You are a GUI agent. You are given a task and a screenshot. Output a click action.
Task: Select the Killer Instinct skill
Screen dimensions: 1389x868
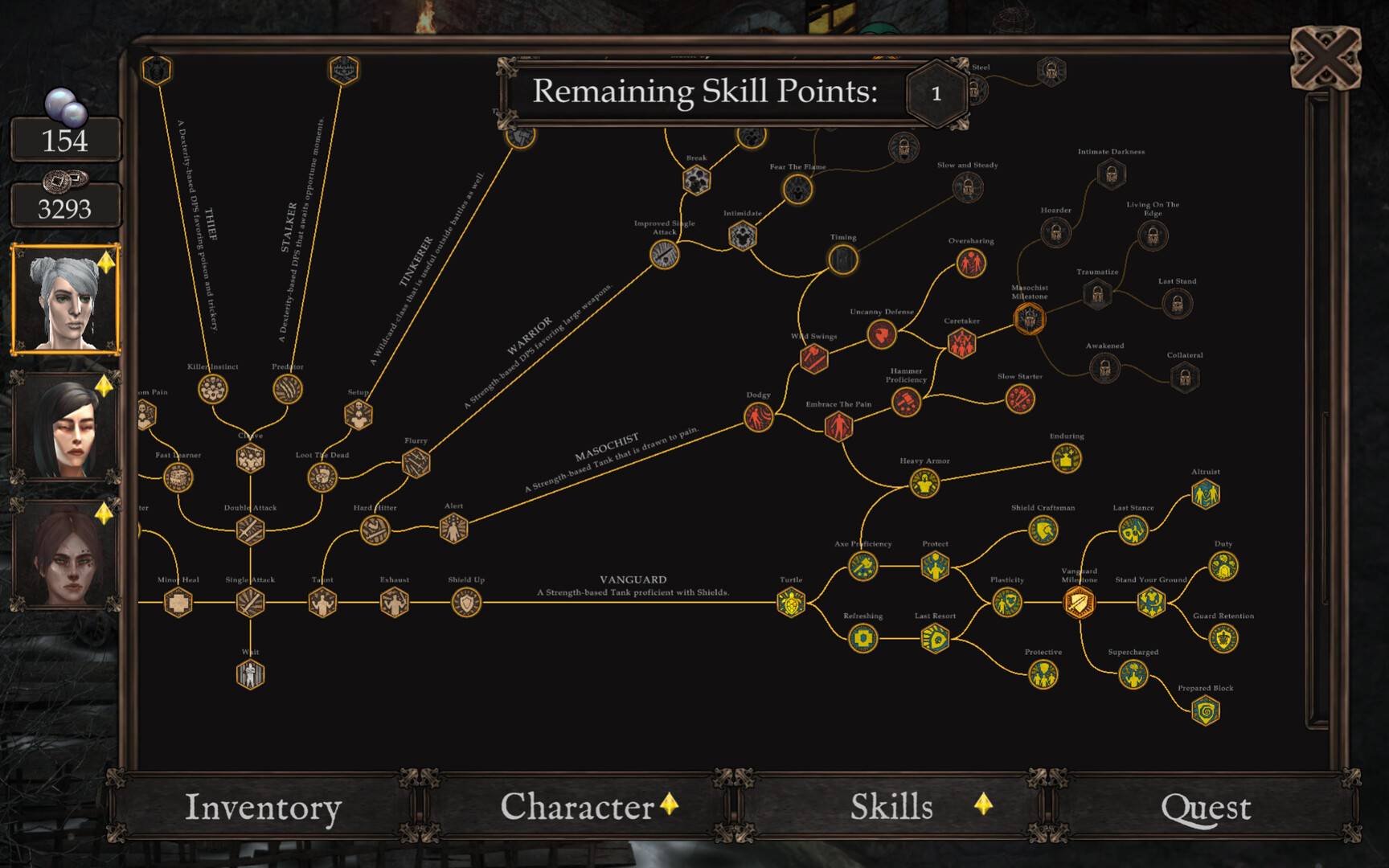tap(211, 388)
